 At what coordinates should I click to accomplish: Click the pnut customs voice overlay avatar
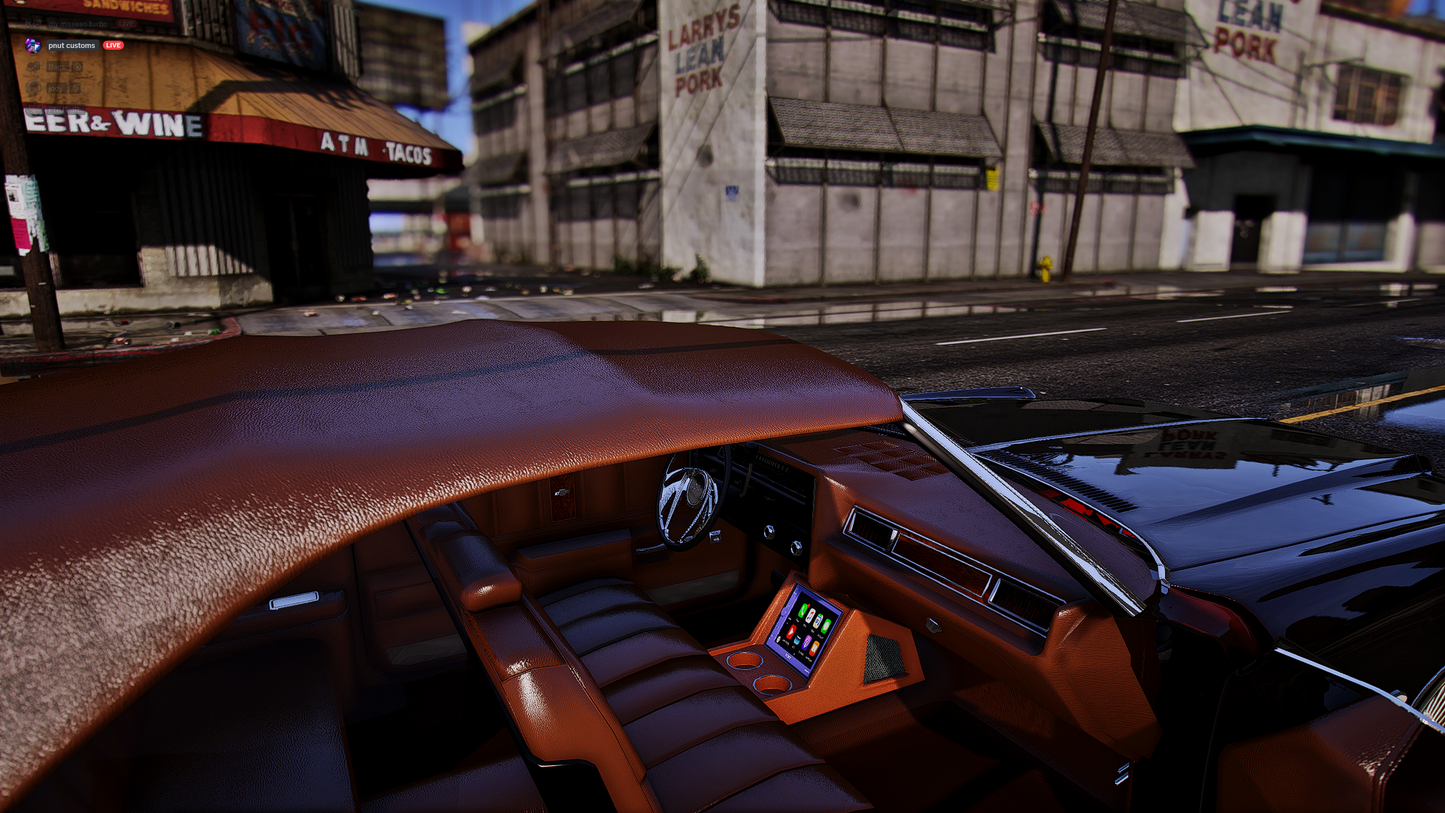(x=32, y=45)
